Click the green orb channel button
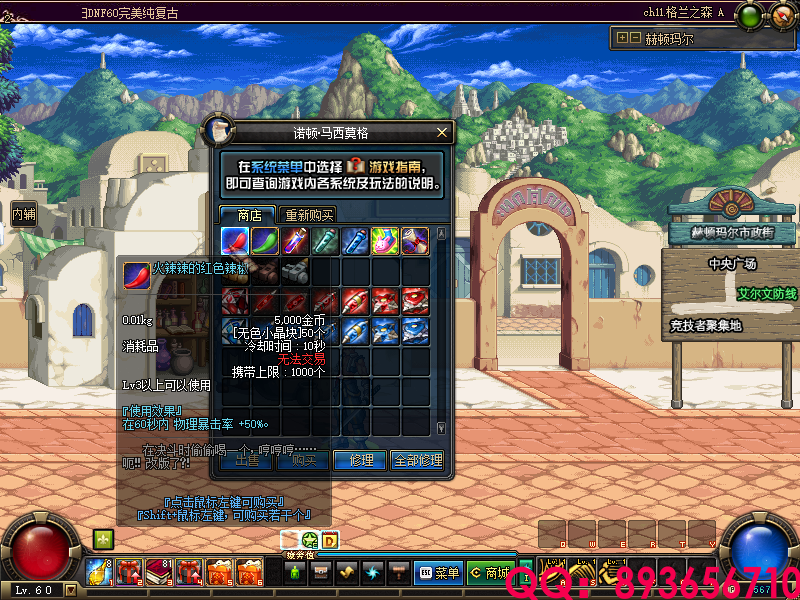This screenshot has height=600, width=800. 747,15
